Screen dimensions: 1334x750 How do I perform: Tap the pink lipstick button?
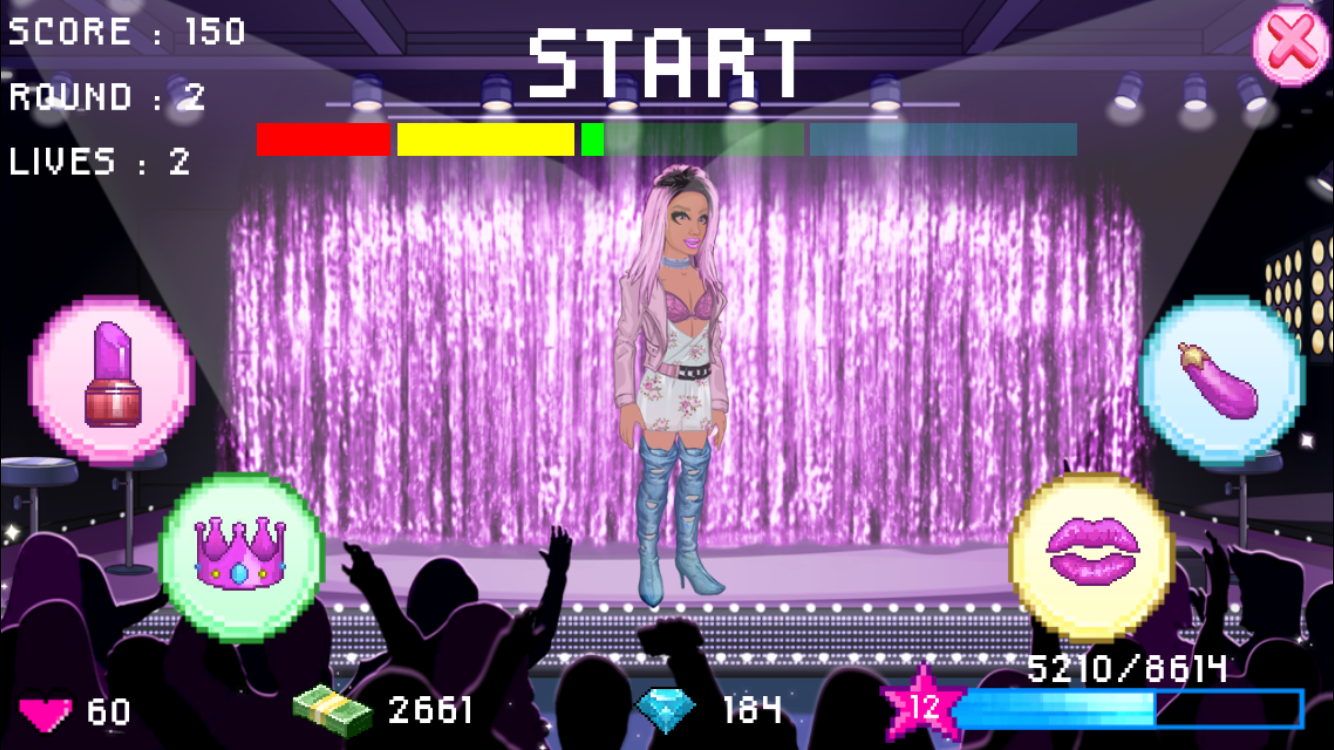(111, 379)
